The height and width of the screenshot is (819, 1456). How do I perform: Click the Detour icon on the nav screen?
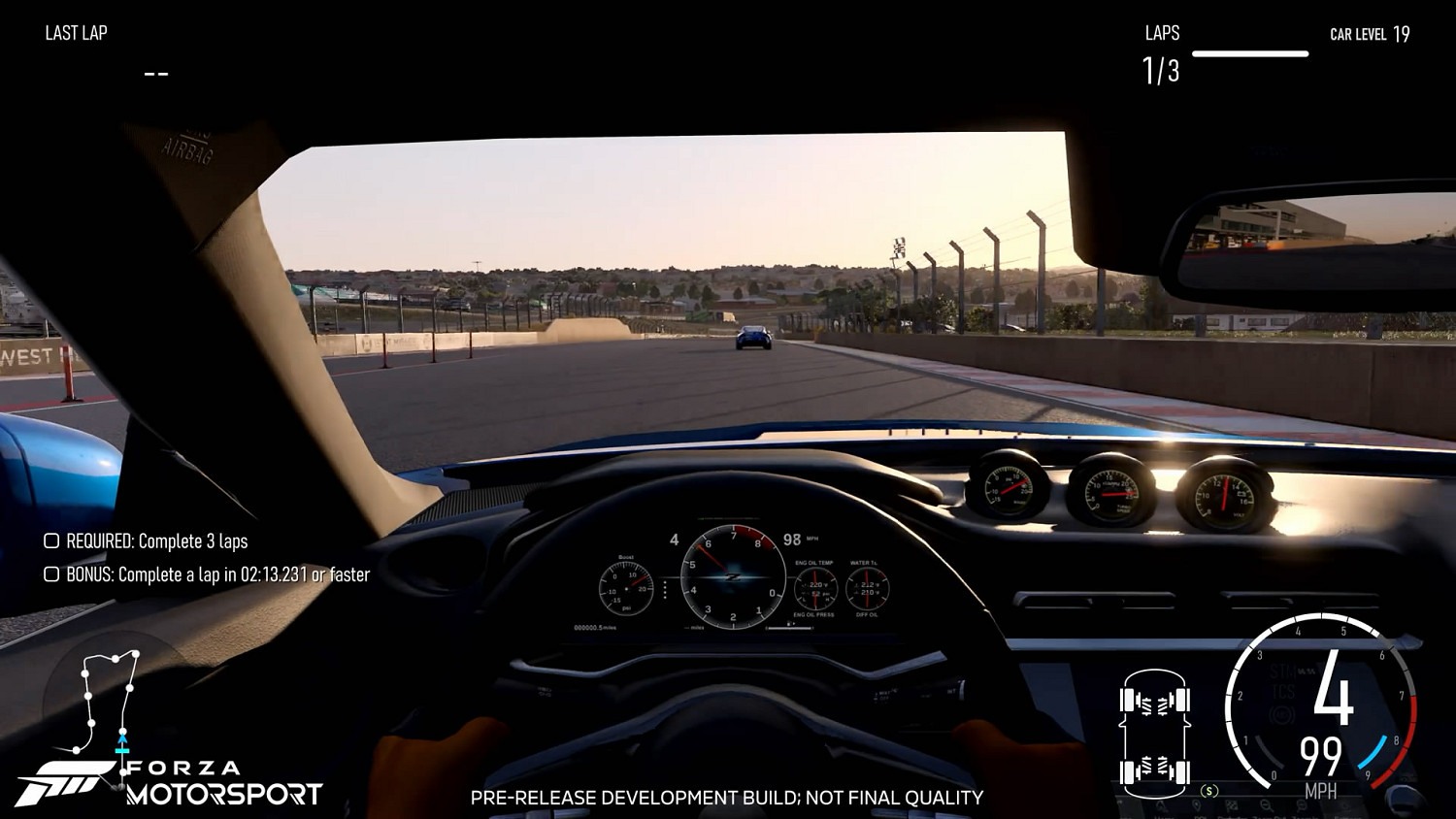(1232, 804)
